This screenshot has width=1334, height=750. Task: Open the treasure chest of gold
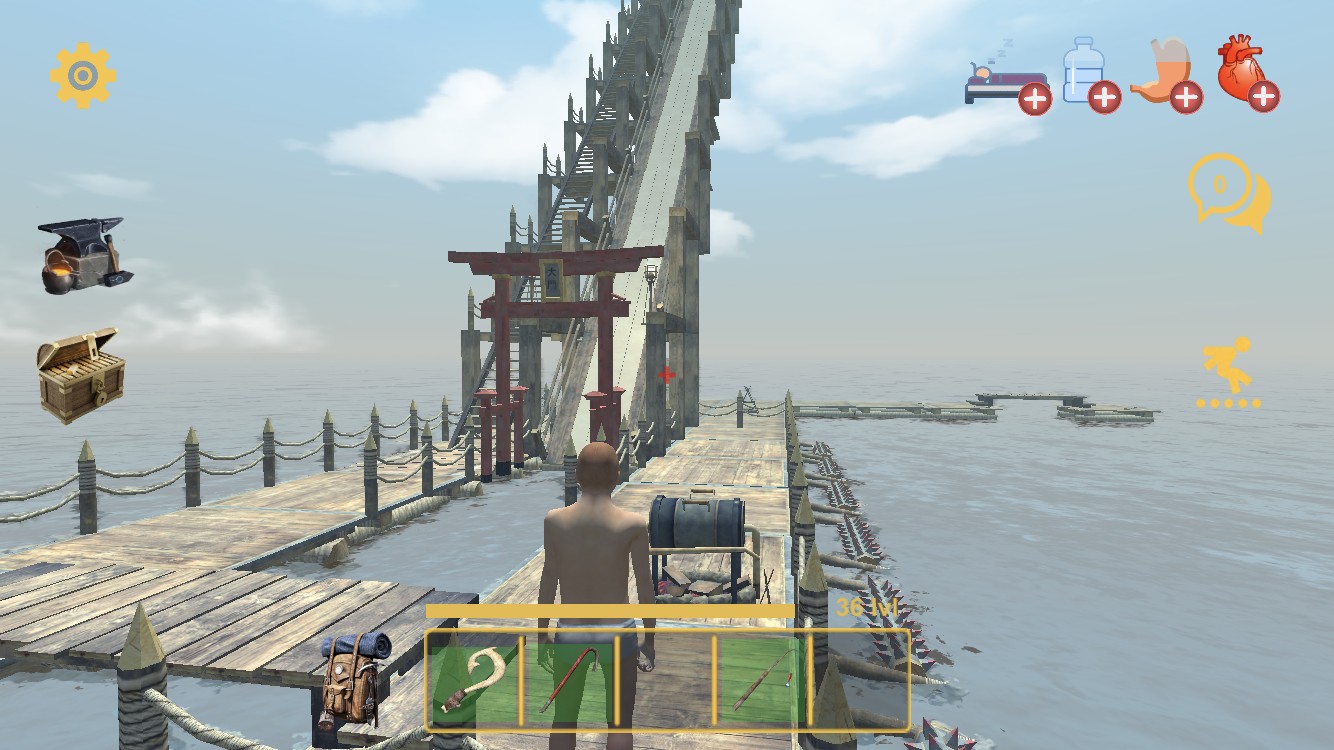tap(81, 374)
